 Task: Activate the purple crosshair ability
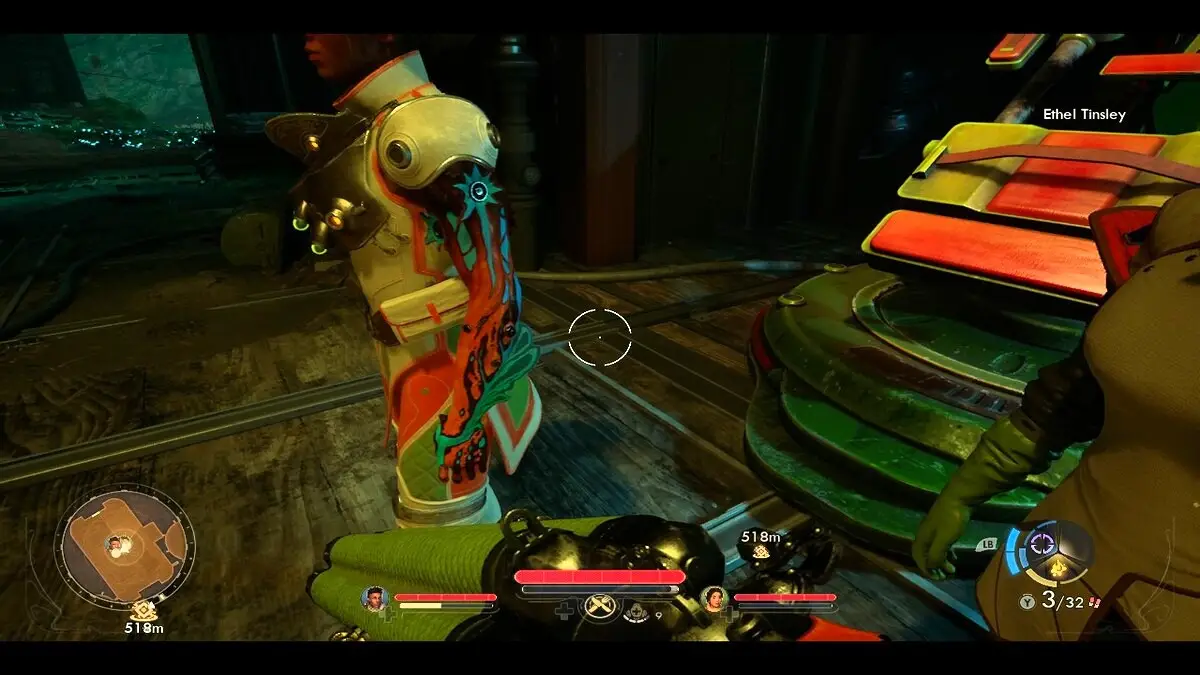click(1043, 543)
